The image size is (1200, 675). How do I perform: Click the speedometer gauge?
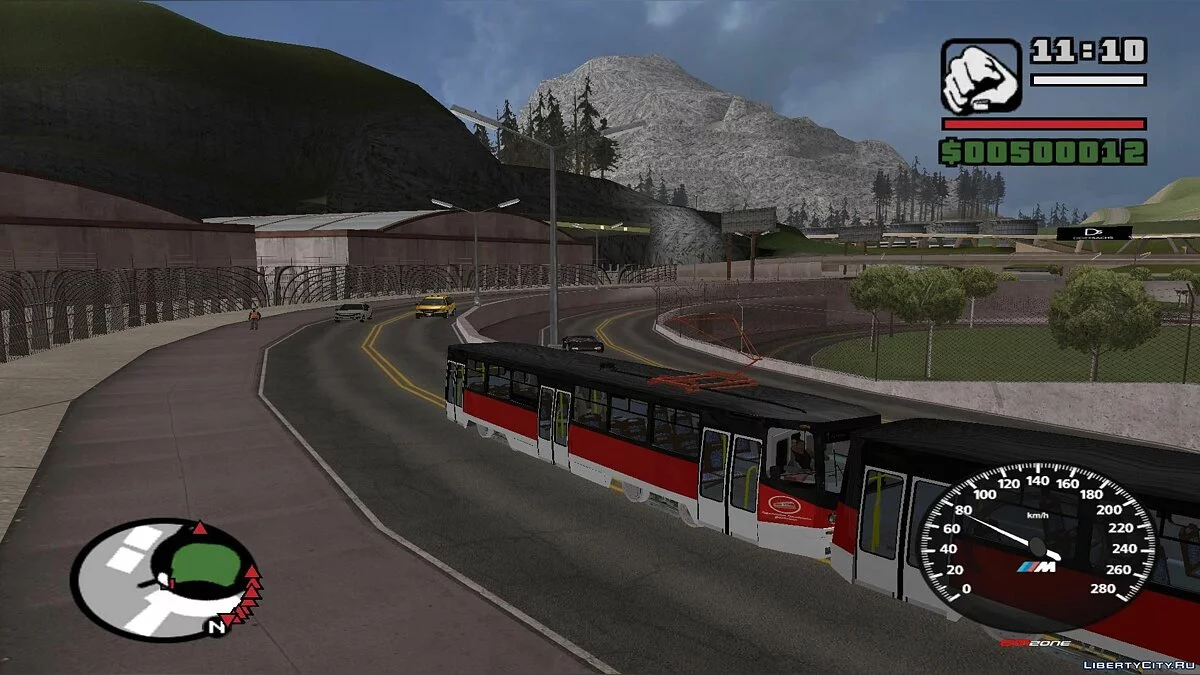[1037, 546]
